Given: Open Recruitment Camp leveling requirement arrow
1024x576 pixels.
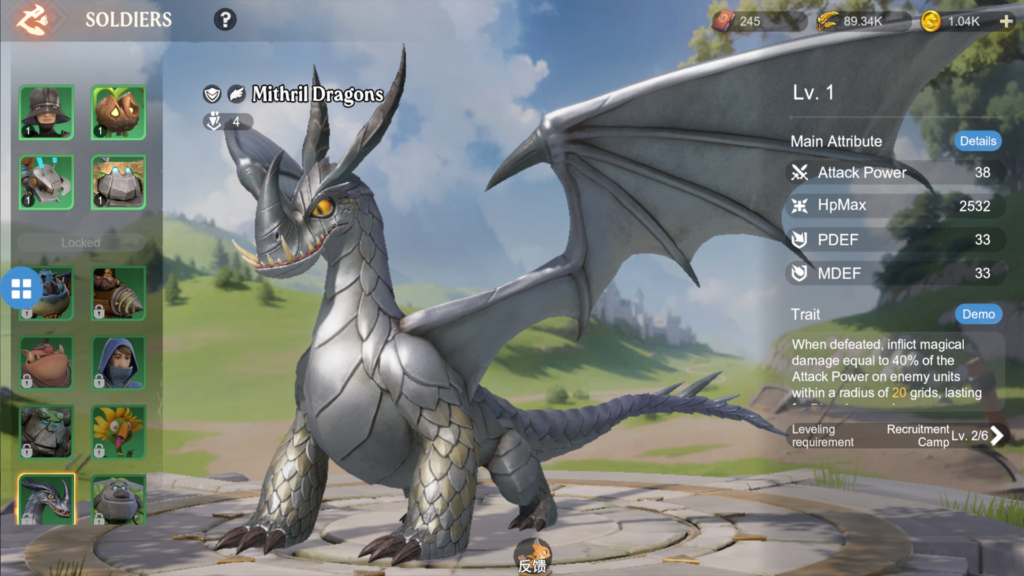Looking at the screenshot, I should click(x=996, y=435).
